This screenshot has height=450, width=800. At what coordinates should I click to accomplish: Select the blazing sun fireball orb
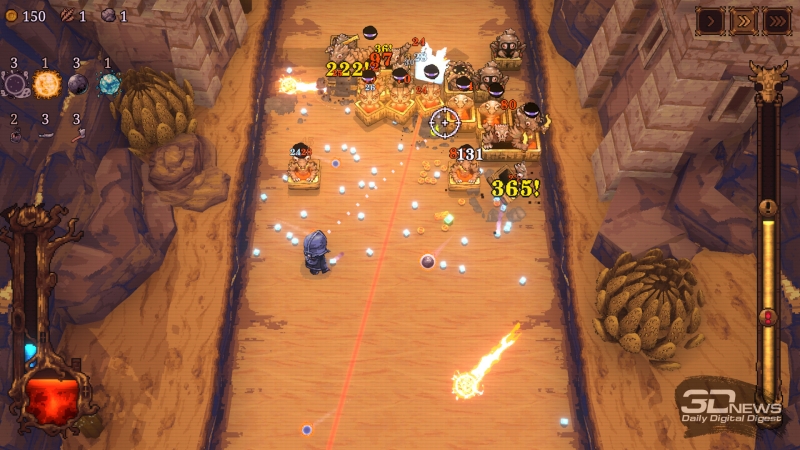(46, 85)
